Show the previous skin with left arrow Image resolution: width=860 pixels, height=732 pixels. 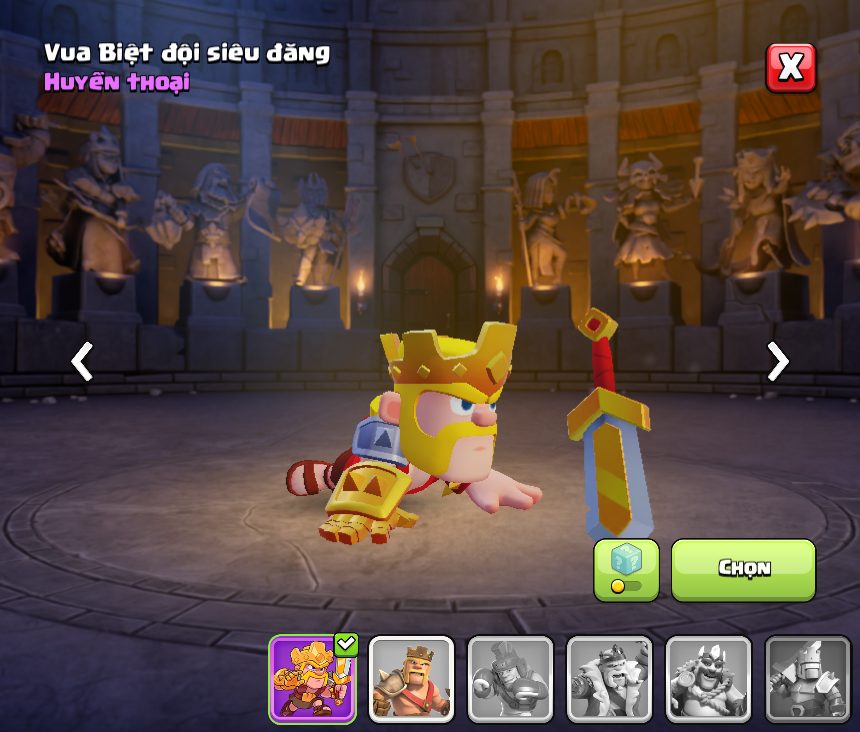tap(82, 361)
